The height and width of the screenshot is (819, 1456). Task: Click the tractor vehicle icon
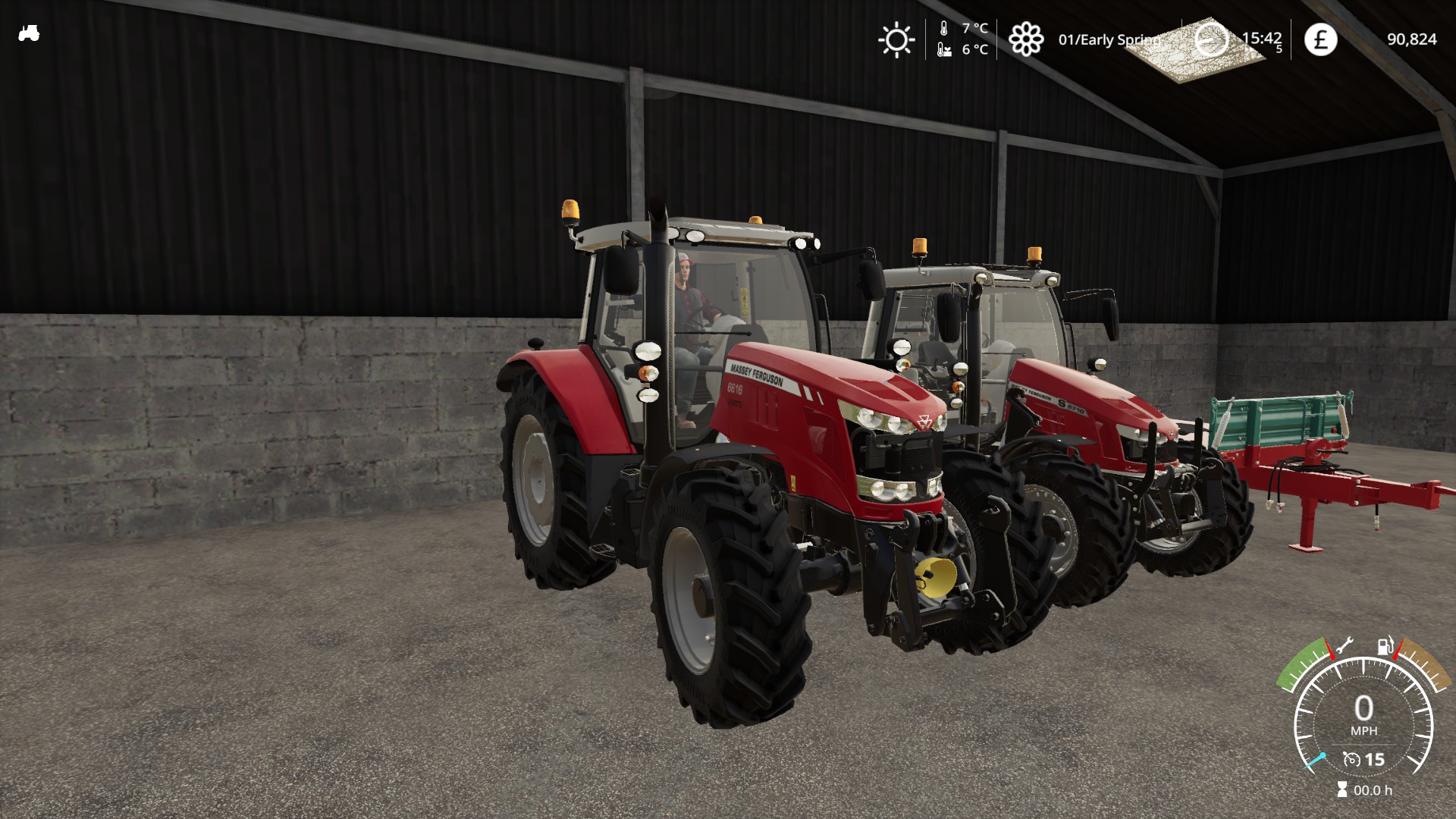29,34
